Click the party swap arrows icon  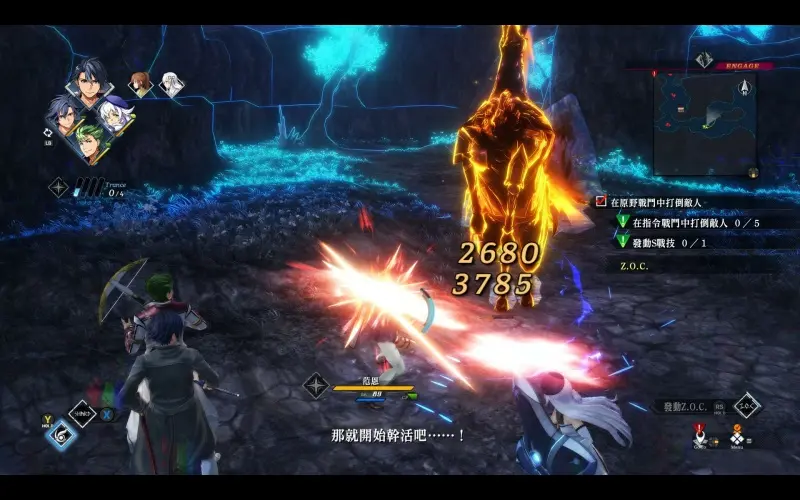click(x=49, y=130)
